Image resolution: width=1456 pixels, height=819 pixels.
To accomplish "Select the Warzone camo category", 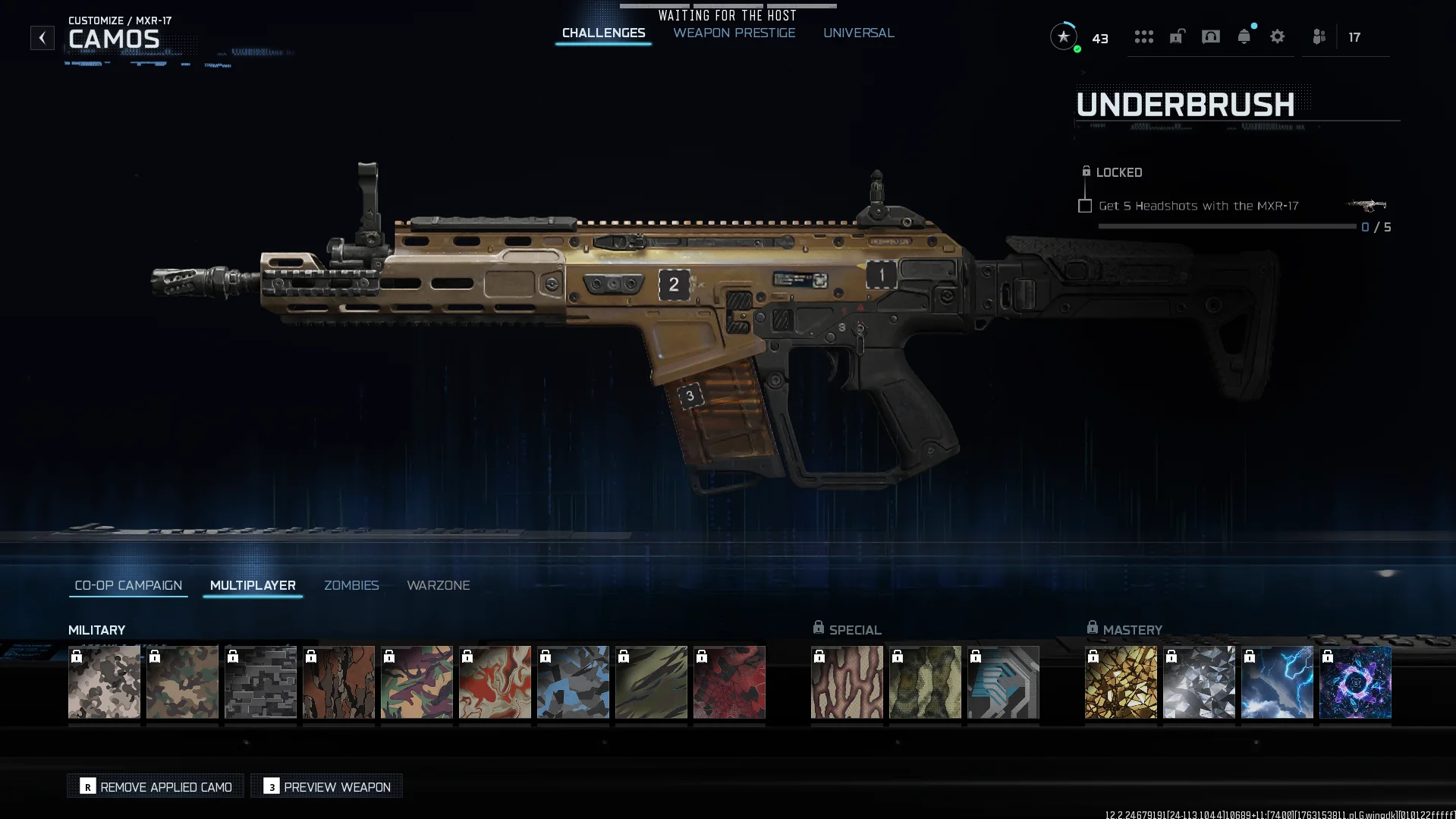I will (x=438, y=585).
